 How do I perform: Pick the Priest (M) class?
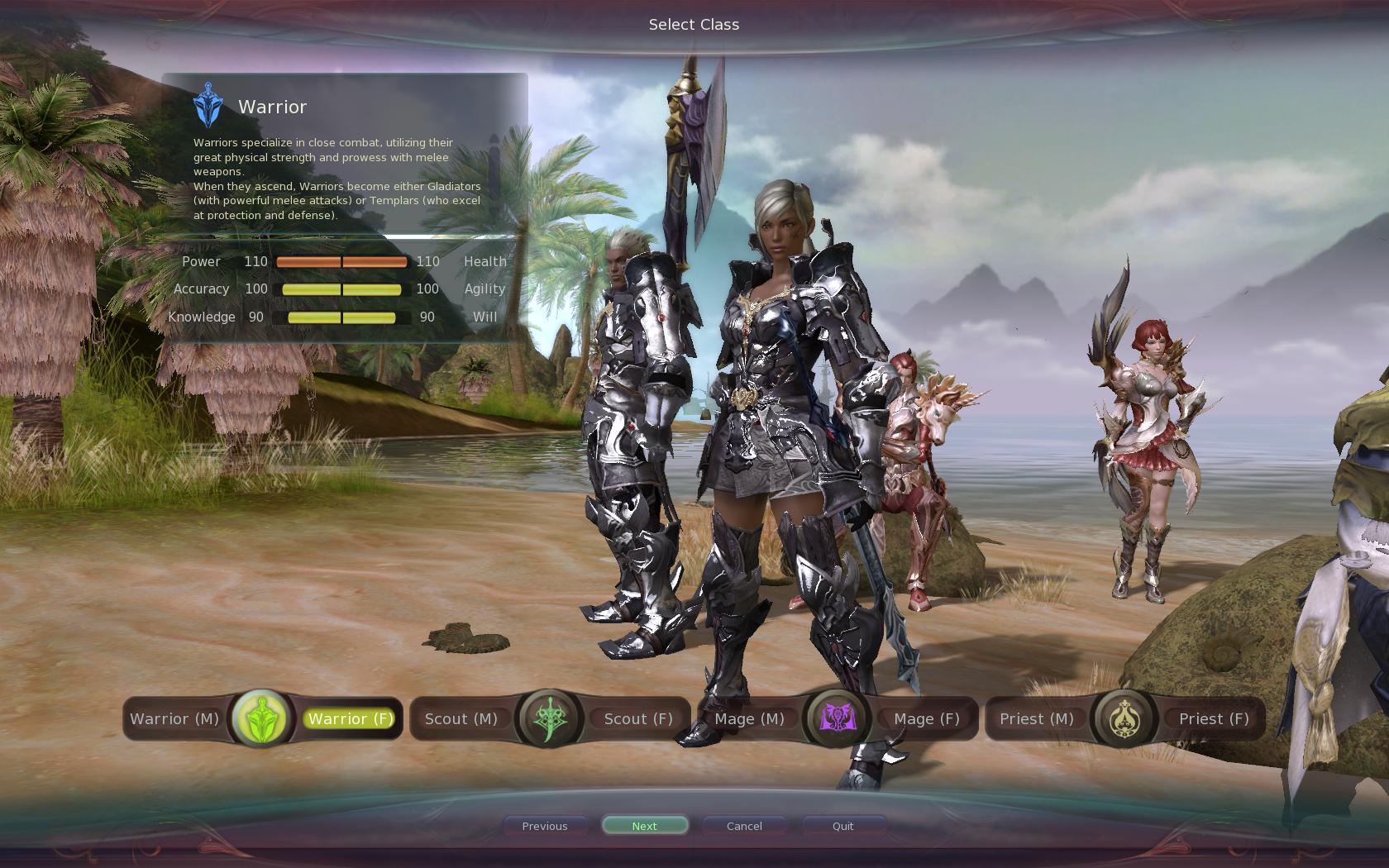(1037, 719)
